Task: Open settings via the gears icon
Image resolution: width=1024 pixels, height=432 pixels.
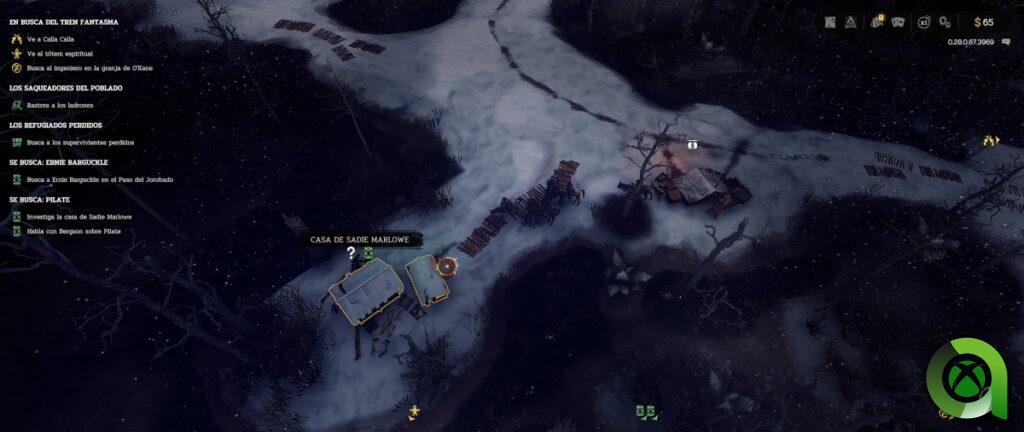Action: coord(945,22)
